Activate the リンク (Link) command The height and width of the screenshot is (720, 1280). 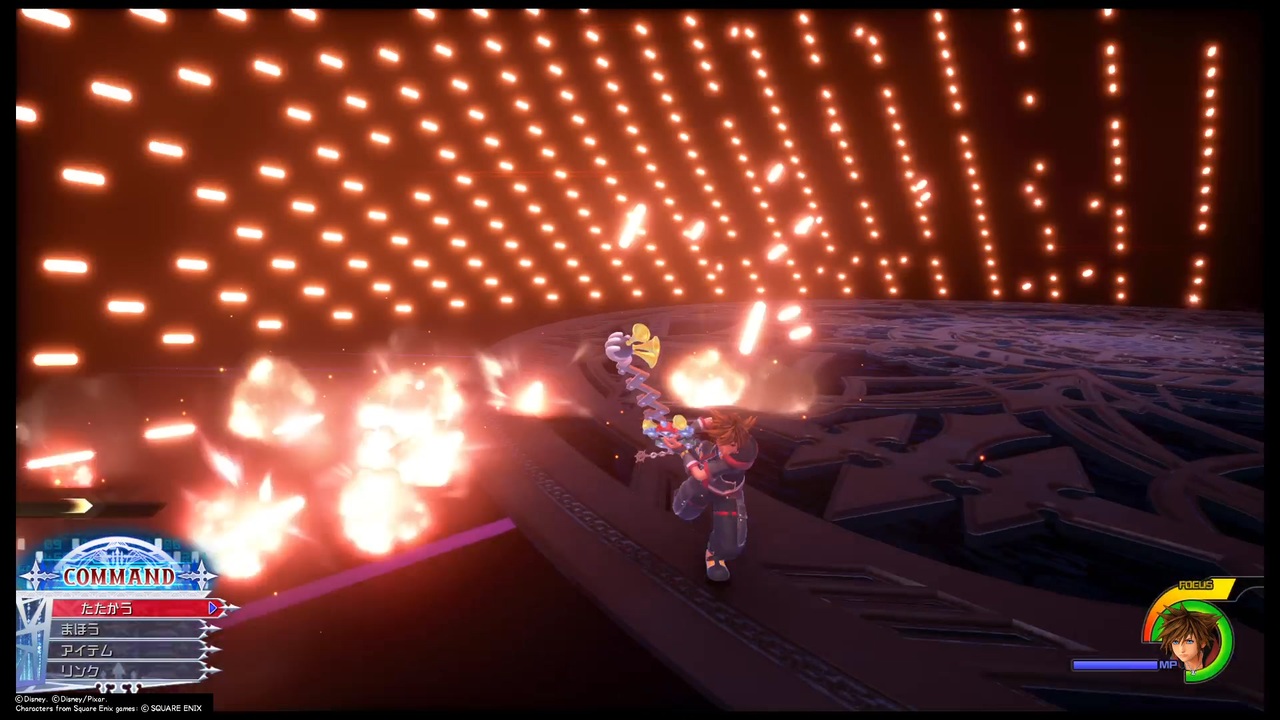(78, 670)
